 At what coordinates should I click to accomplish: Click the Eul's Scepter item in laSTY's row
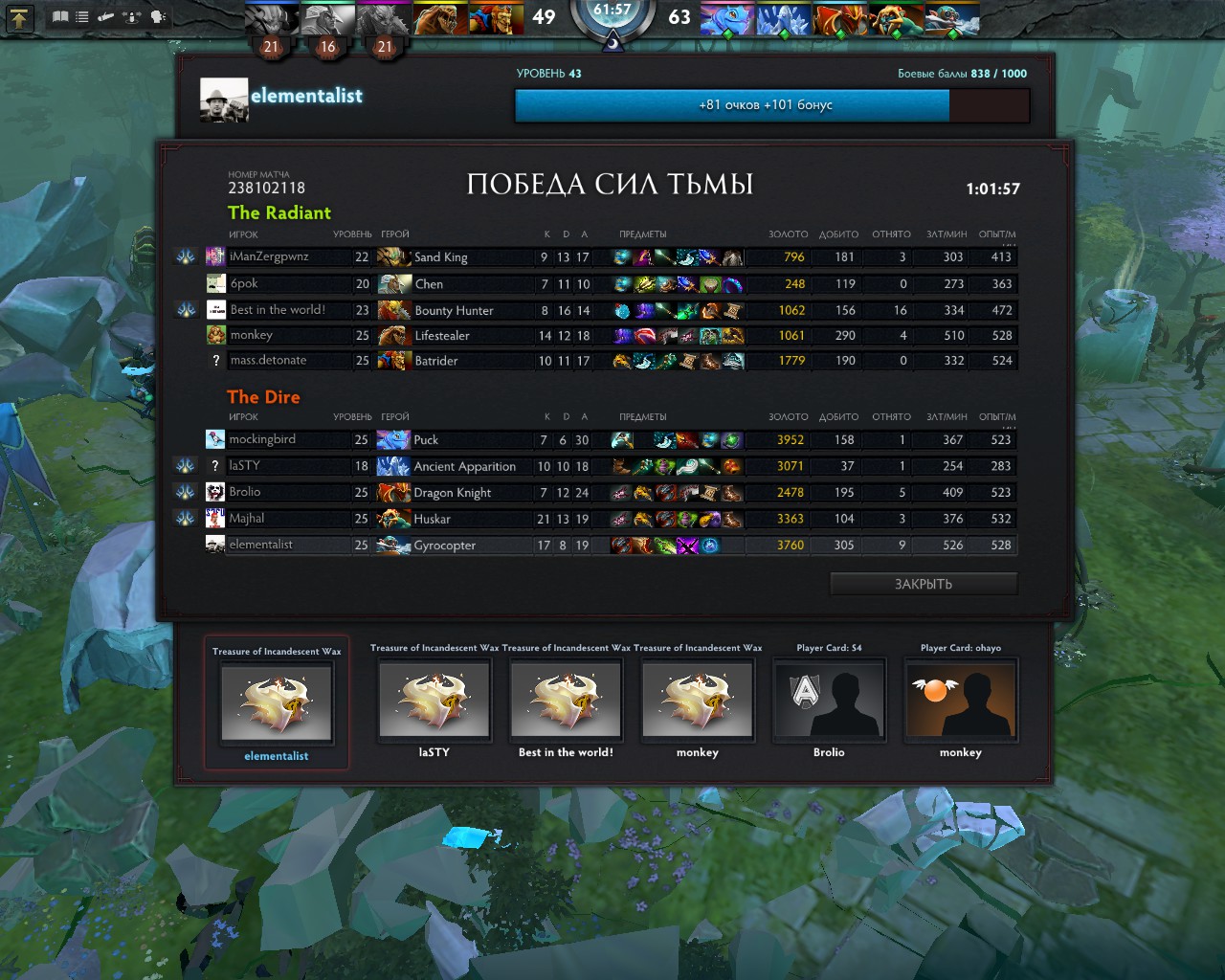pos(685,466)
